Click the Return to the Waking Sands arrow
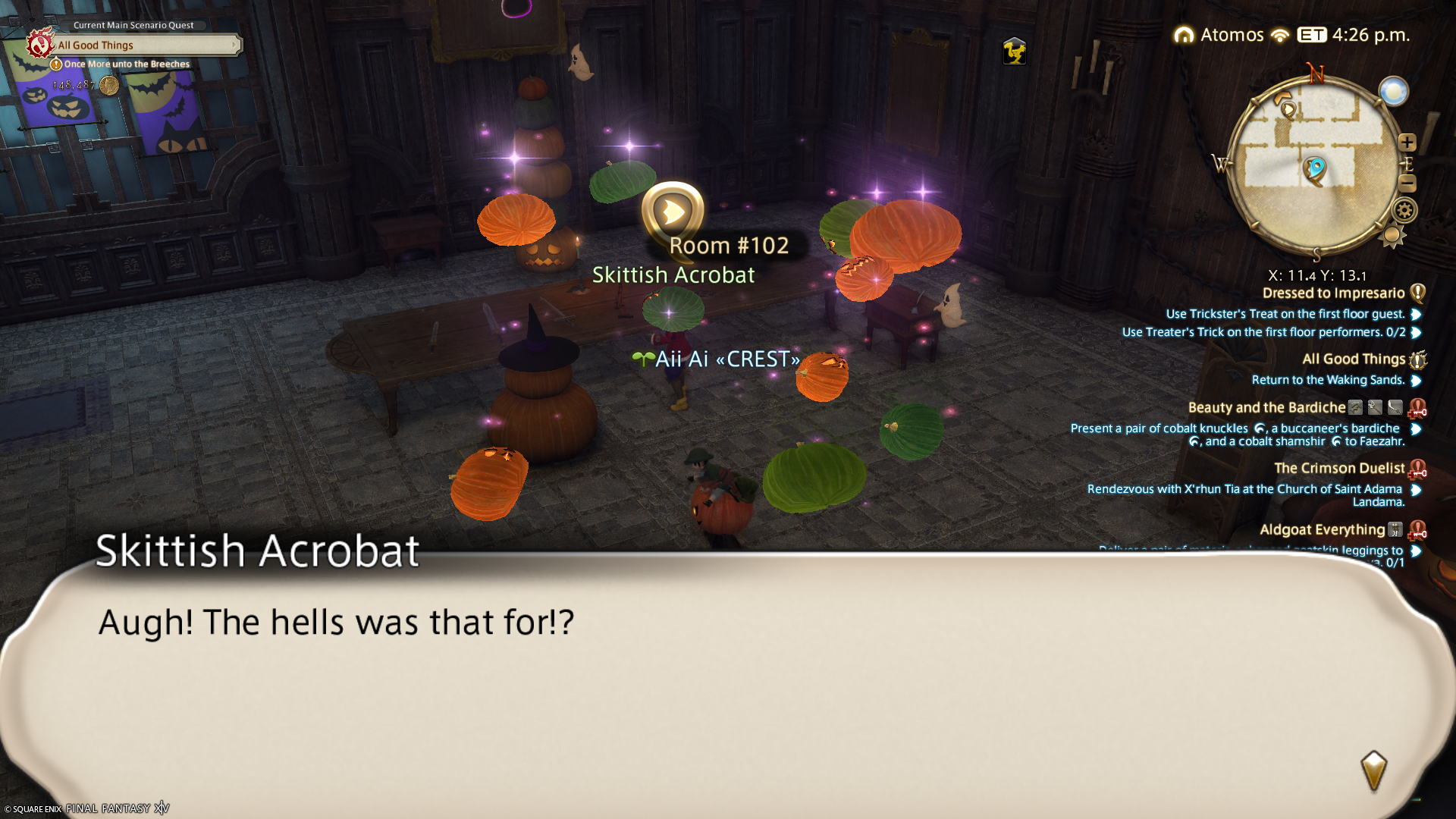Image resolution: width=1456 pixels, height=819 pixels. click(1416, 380)
